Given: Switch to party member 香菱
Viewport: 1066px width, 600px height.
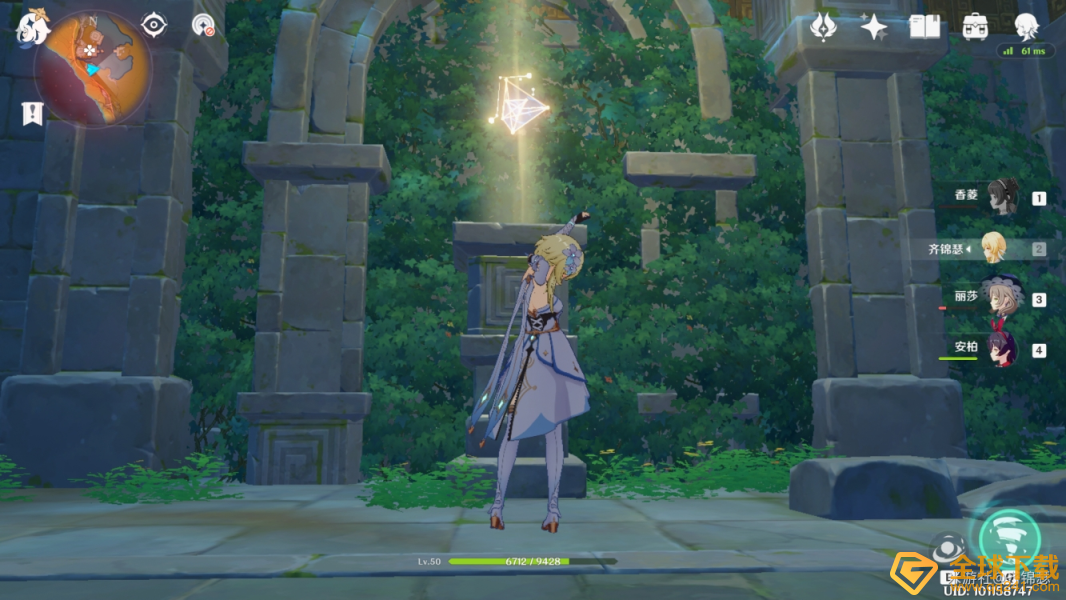Looking at the screenshot, I should (x=1000, y=197).
